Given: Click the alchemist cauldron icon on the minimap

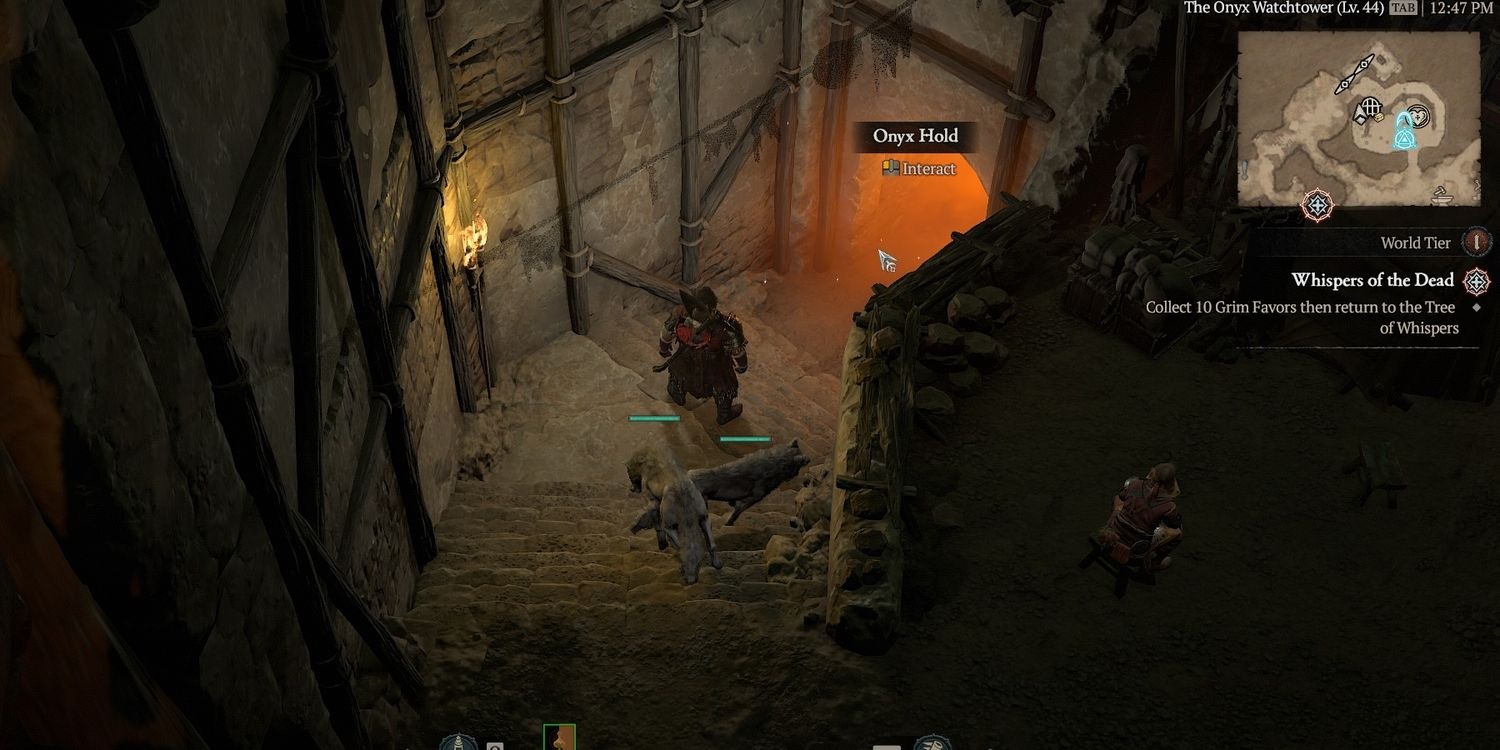Looking at the screenshot, I should (1441, 197).
